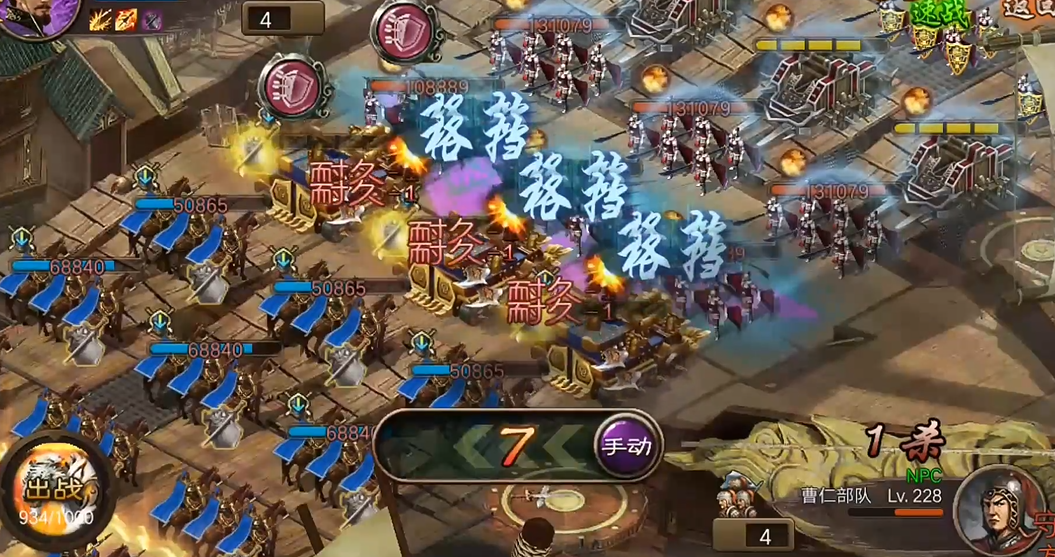The height and width of the screenshot is (557, 1055).
Task: Click the 返回 return button
Action: (x=1028, y=8)
